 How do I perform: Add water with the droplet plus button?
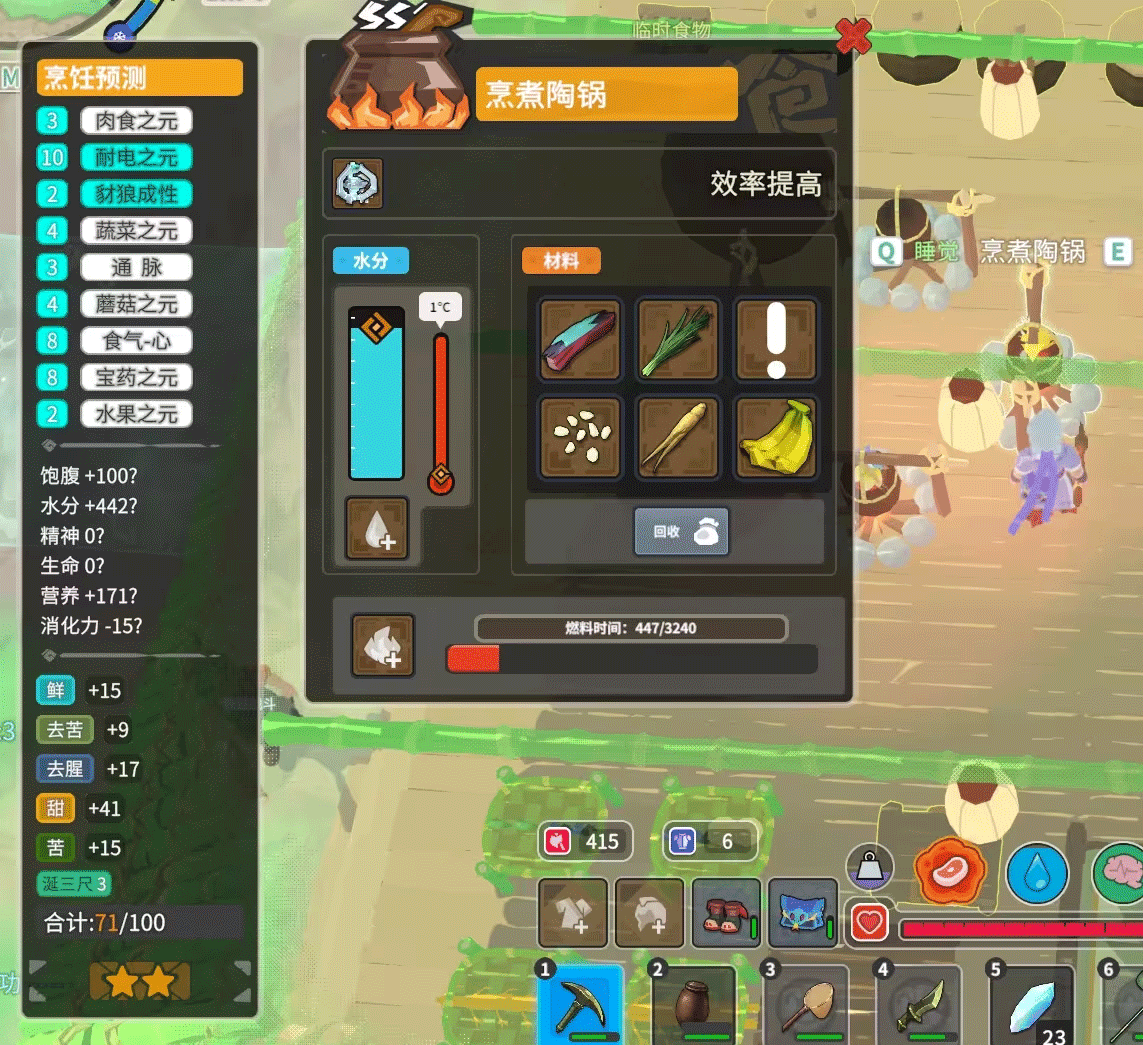(377, 528)
